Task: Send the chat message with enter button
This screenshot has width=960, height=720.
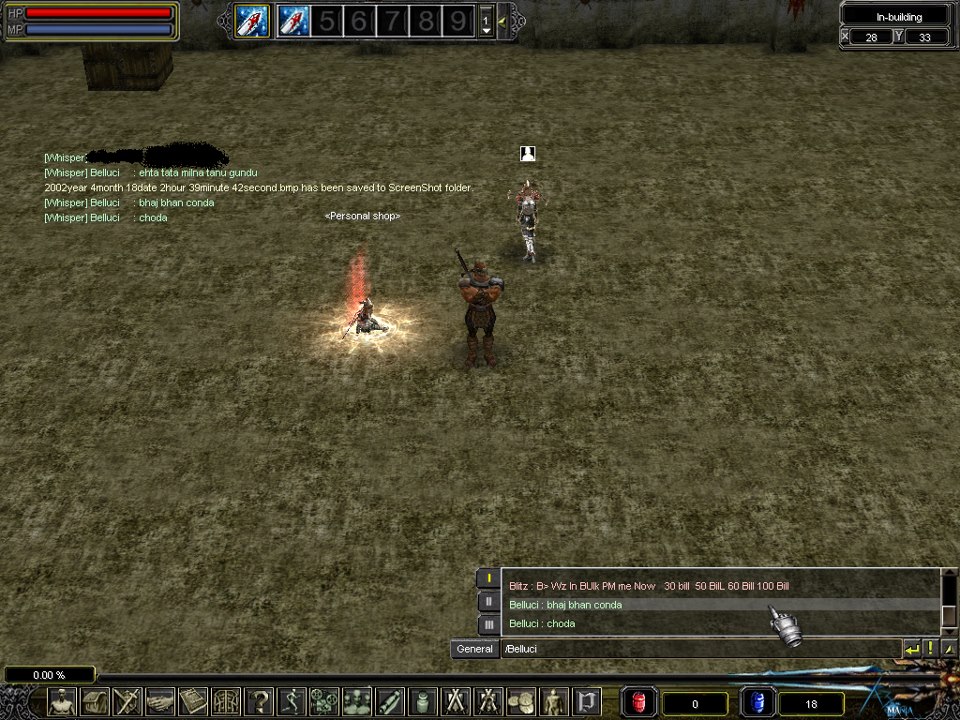Action: coord(911,649)
